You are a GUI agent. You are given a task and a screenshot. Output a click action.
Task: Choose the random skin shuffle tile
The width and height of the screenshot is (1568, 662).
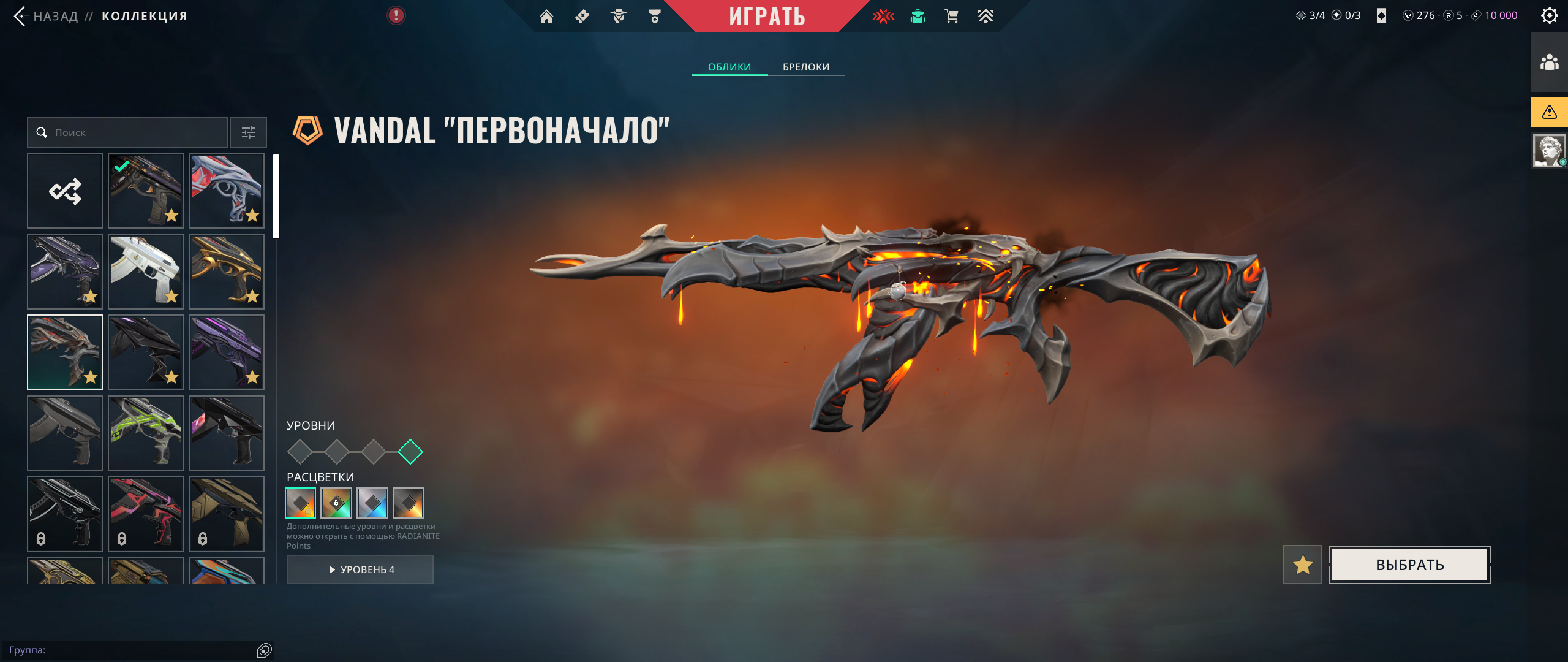(x=65, y=191)
